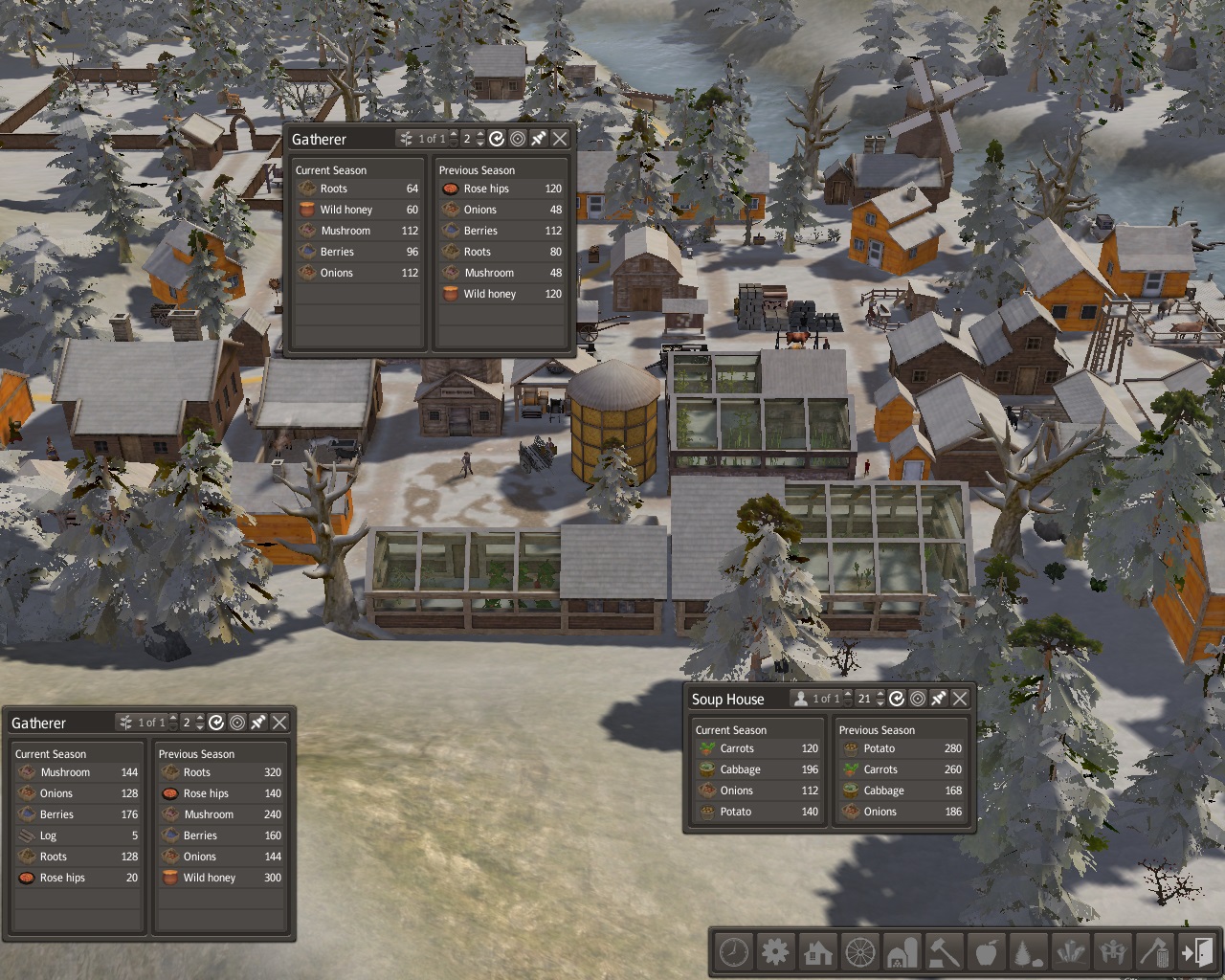Close the Gatherer window that lists Log
The image size is (1225, 980).
(x=279, y=723)
